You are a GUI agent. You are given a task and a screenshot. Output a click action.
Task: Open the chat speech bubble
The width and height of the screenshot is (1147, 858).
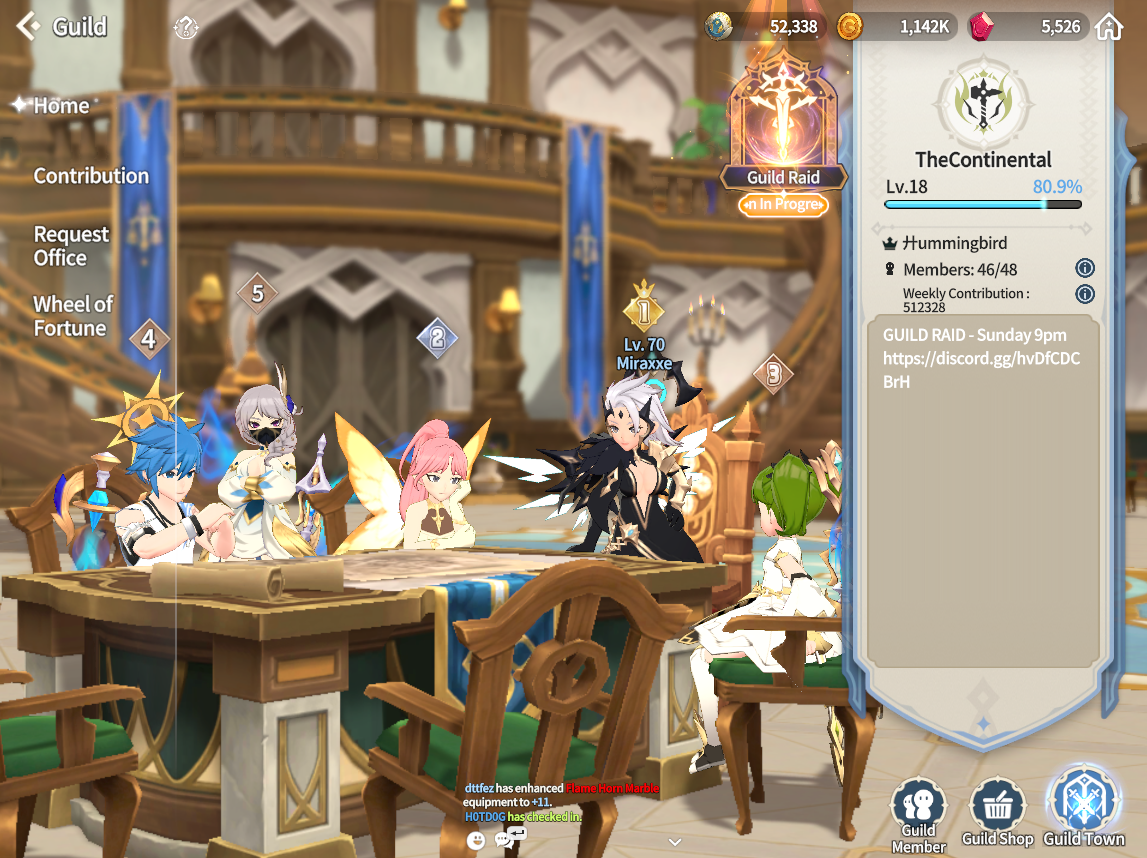click(504, 840)
